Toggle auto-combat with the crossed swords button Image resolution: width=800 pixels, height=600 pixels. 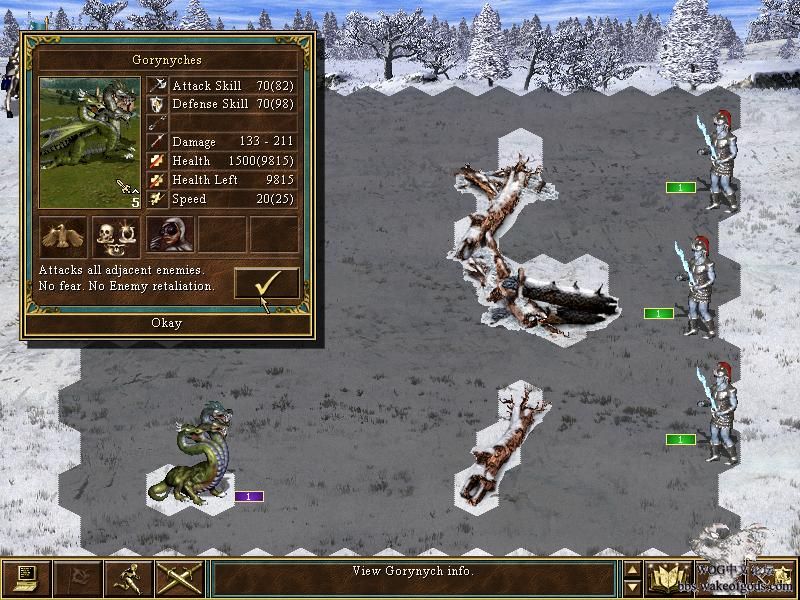pos(179,578)
